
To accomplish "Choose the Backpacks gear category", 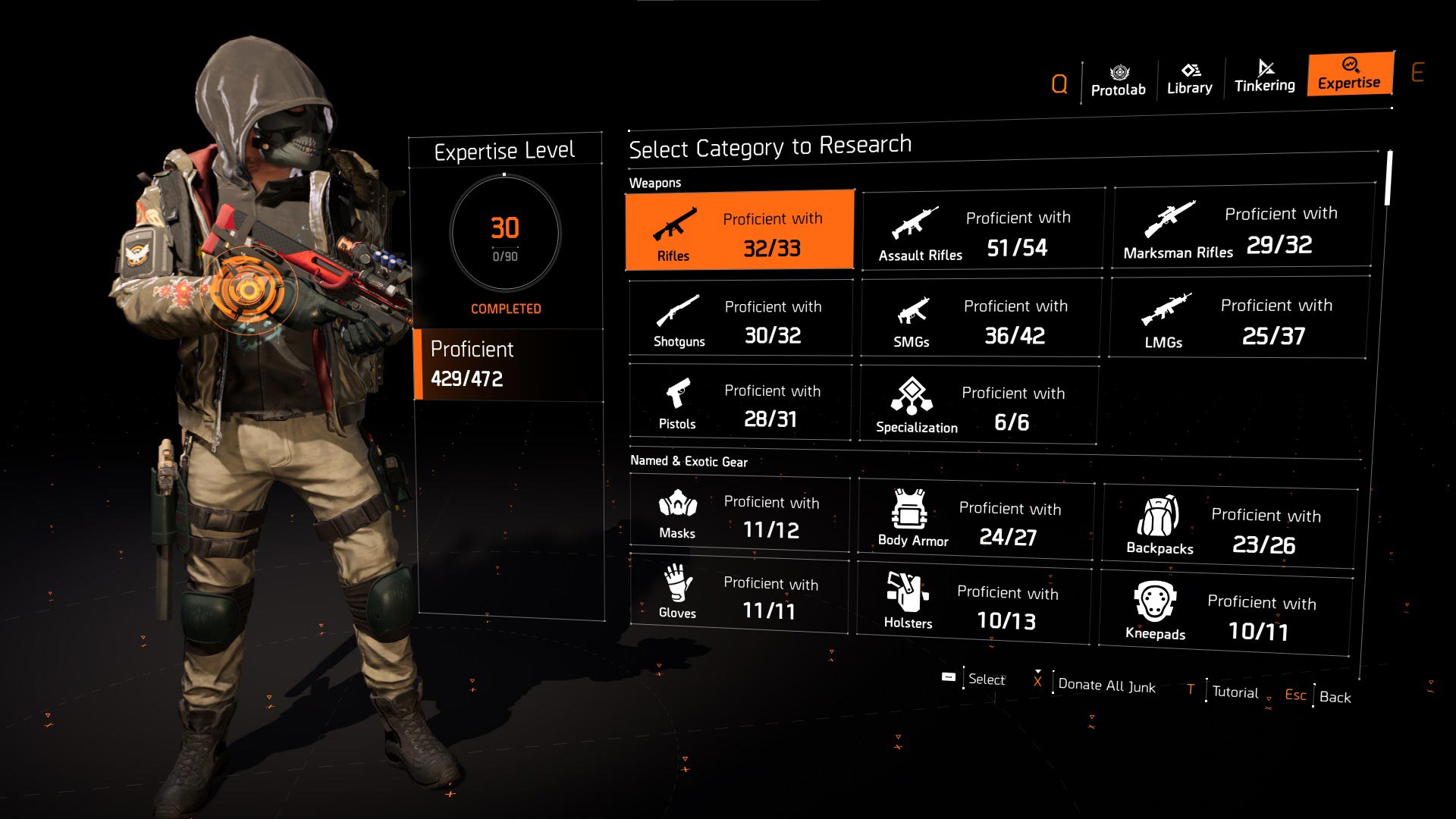I will pyautogui.click(x=1228, y=528).
